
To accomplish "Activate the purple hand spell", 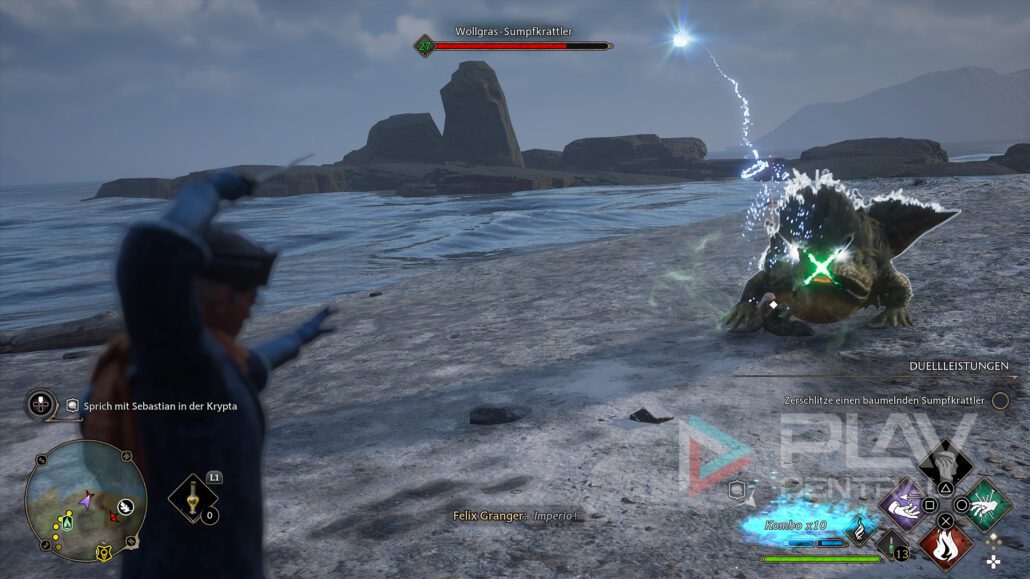I will pos(902,504).
